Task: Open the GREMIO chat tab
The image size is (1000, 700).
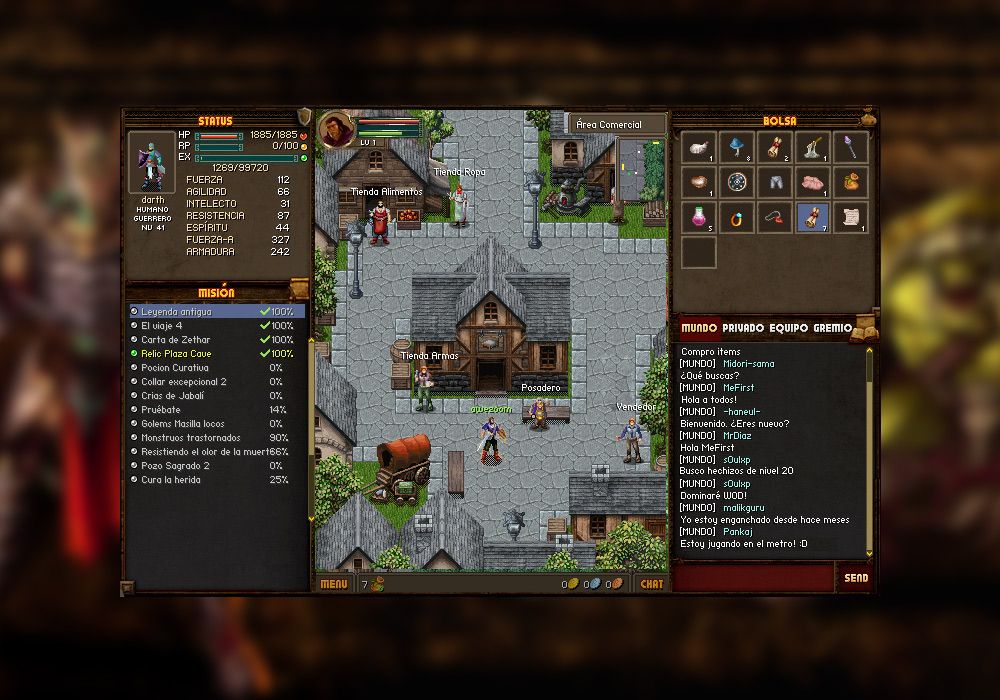Action: [x=832, y=328]
